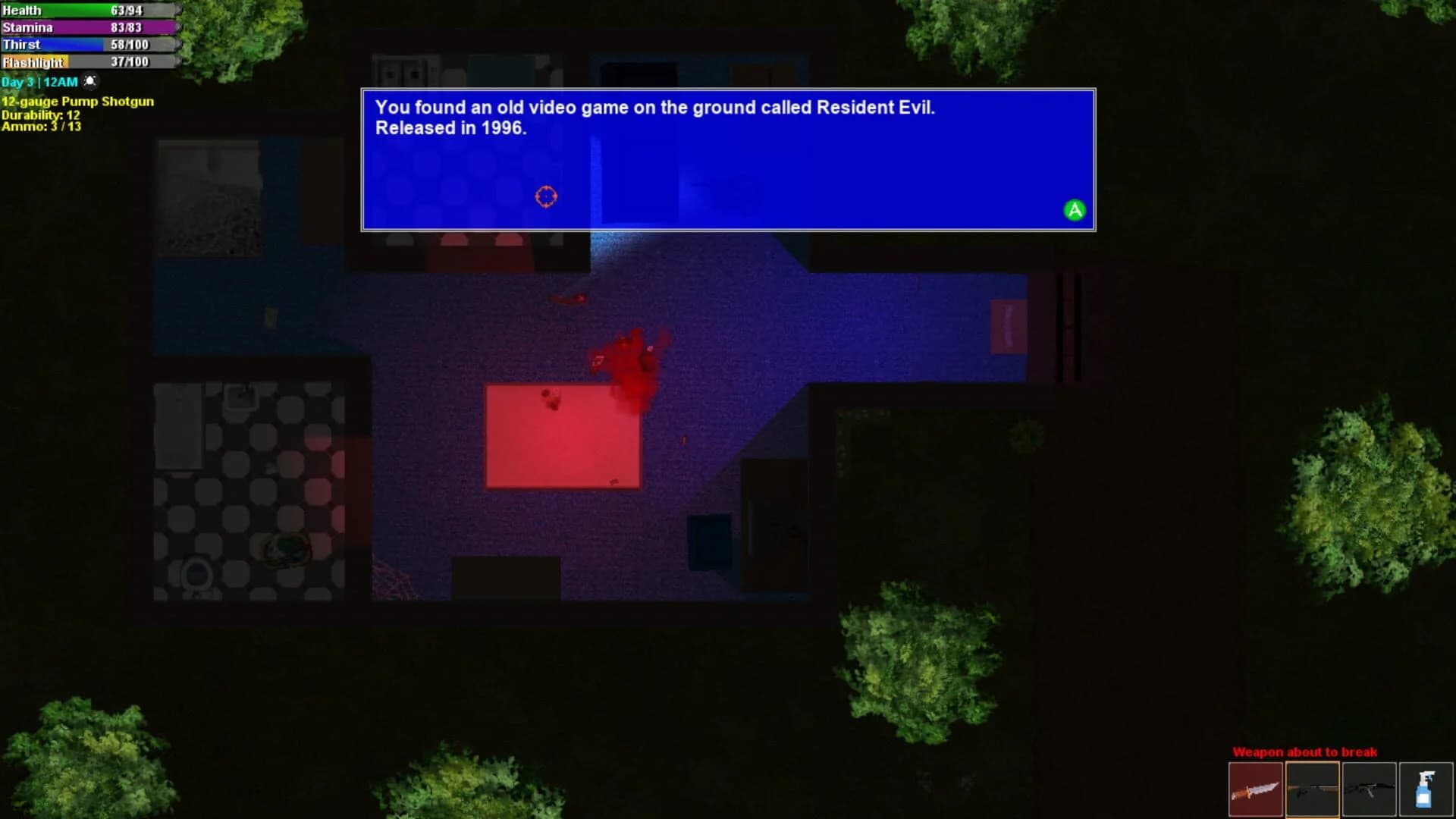Click the bug report icon next to the clock

click(89, 80)
